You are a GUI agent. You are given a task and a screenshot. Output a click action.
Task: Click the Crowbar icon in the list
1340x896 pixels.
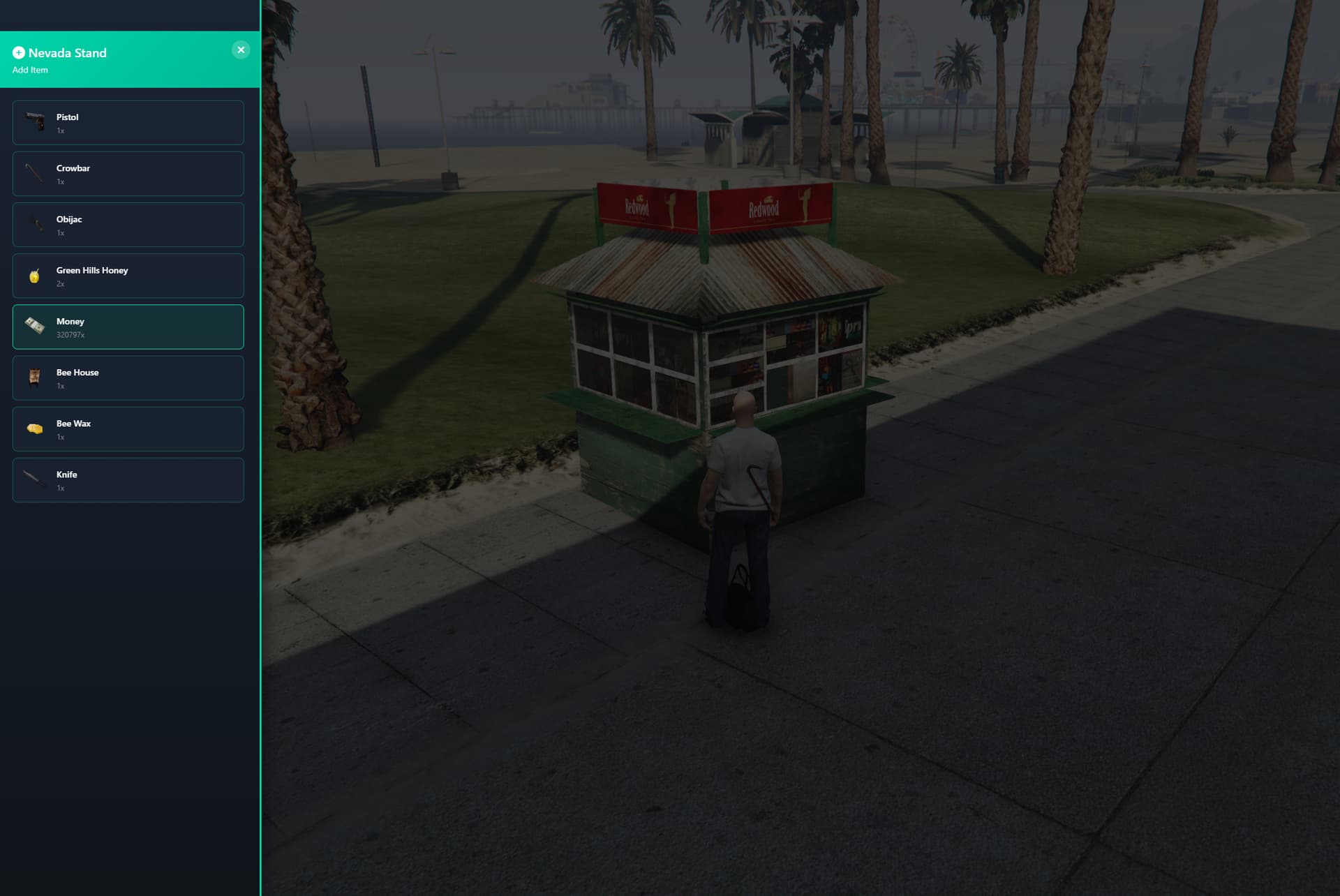(35, 173)
